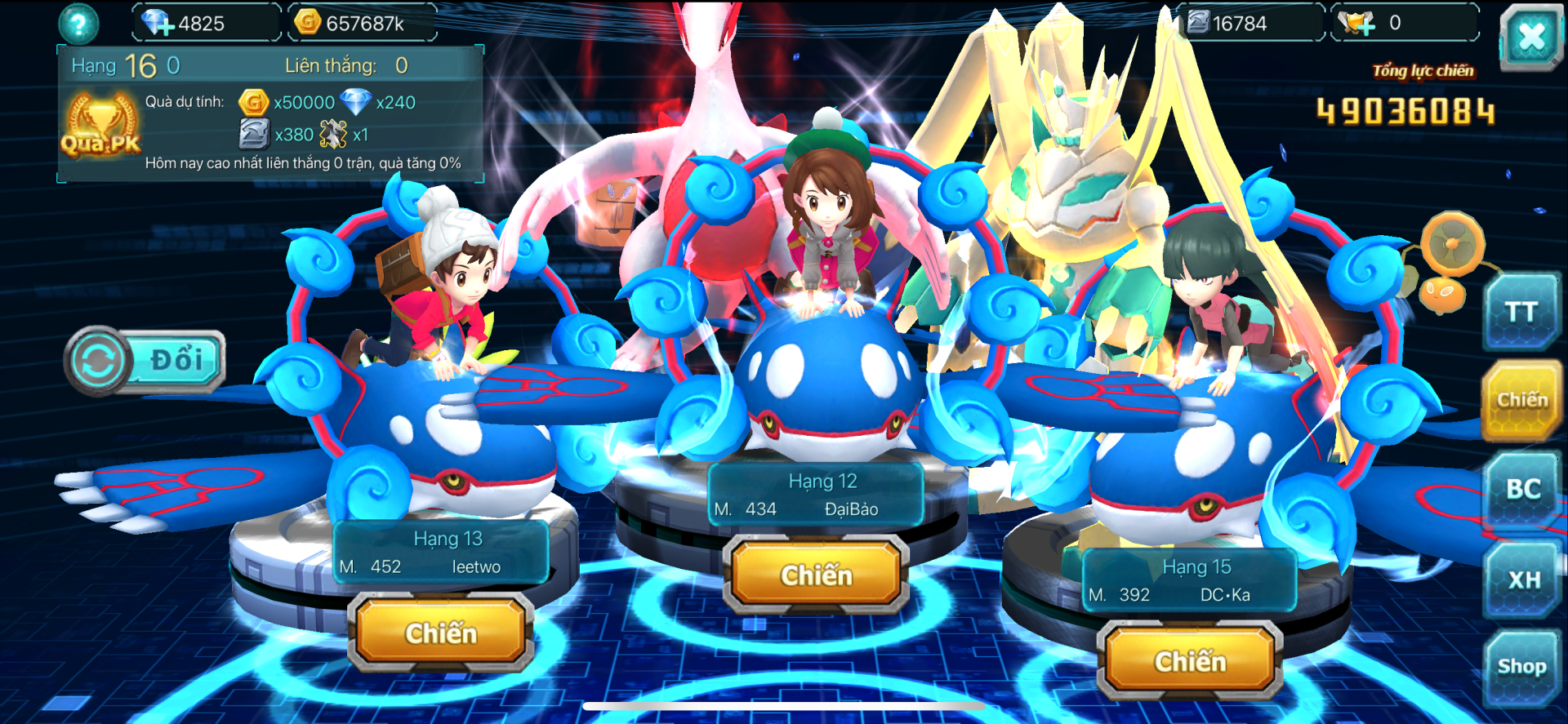
Task: Open the help question mark icon
Action: (x=79, y=24)
